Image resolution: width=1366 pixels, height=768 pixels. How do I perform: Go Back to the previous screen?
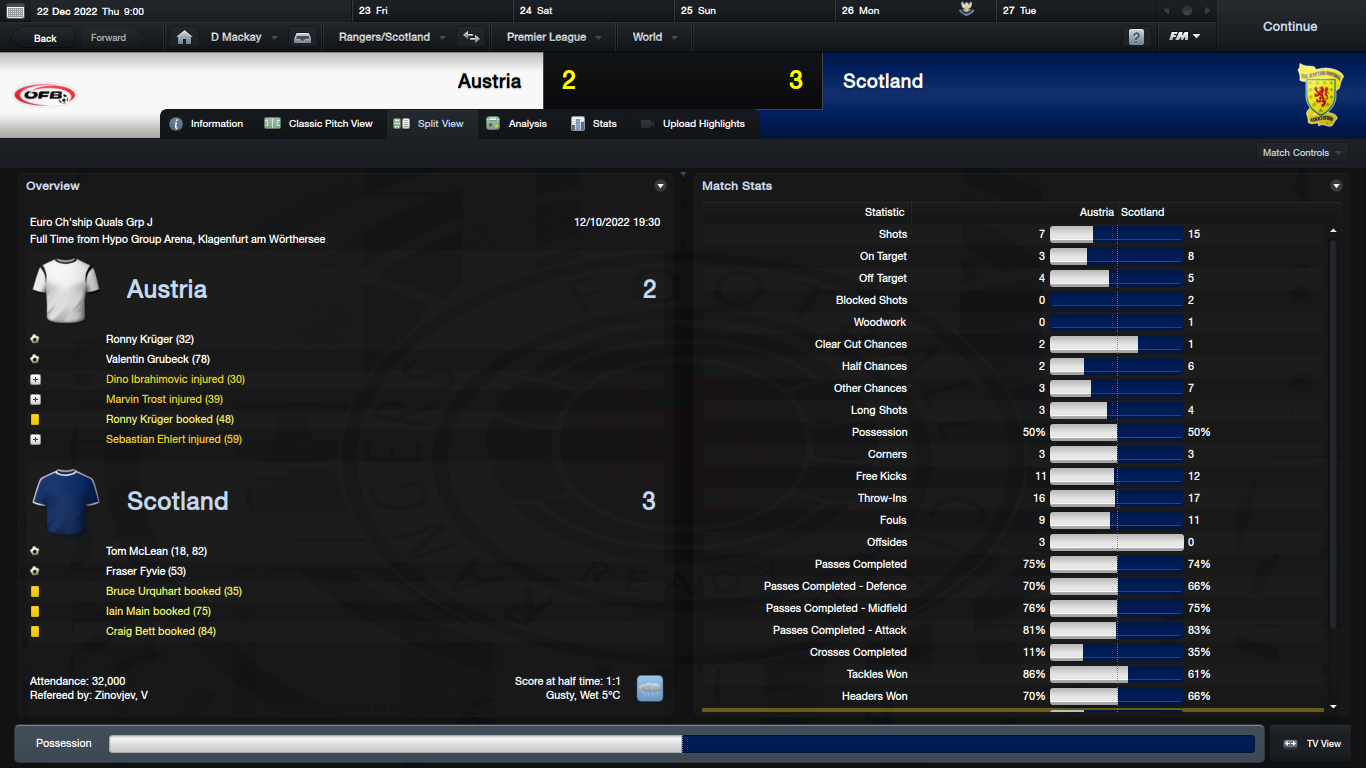point(45,38)
